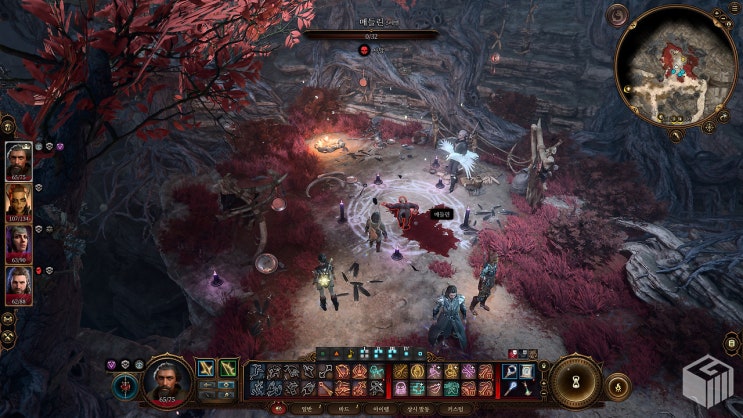Click the active character's large round portrait
743x418 pixels.
[x=168, y=380]
